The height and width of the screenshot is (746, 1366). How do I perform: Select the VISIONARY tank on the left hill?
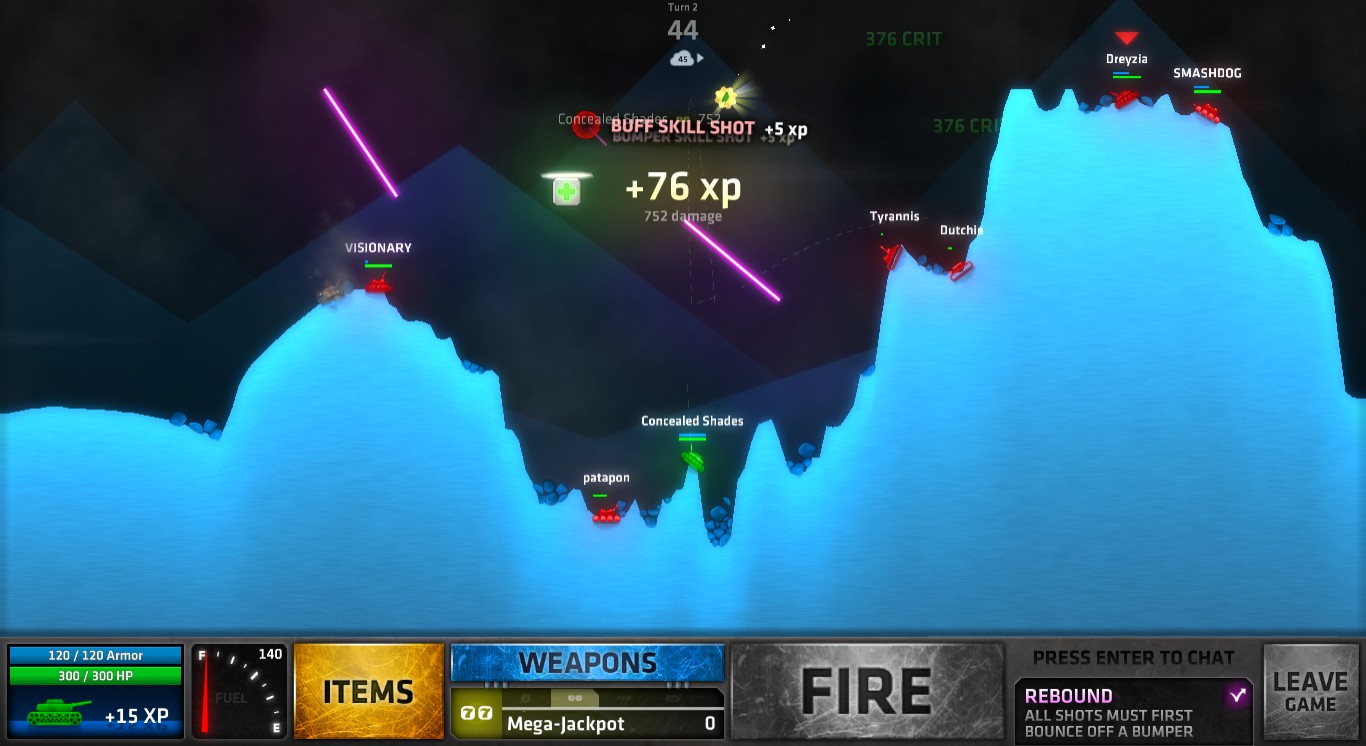pyautogui.click(x=378, y=283)
